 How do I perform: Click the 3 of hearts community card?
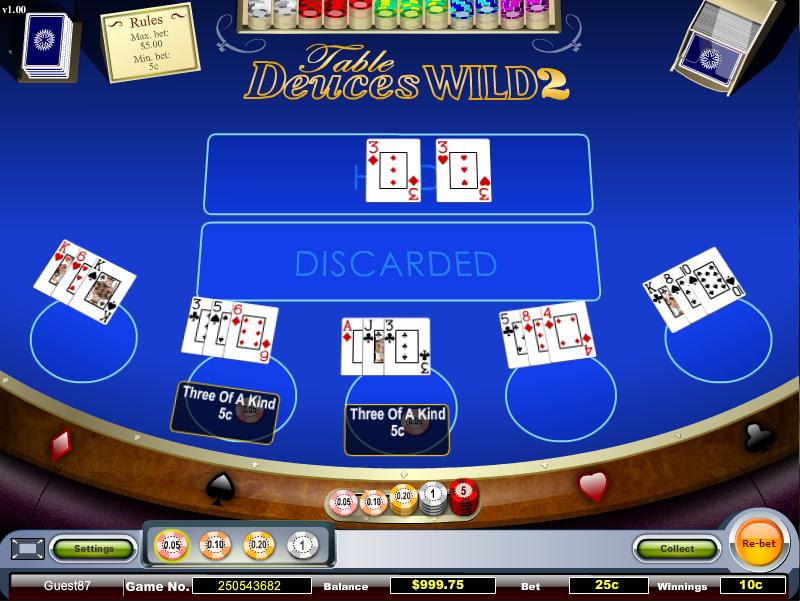tap(463, 170)
